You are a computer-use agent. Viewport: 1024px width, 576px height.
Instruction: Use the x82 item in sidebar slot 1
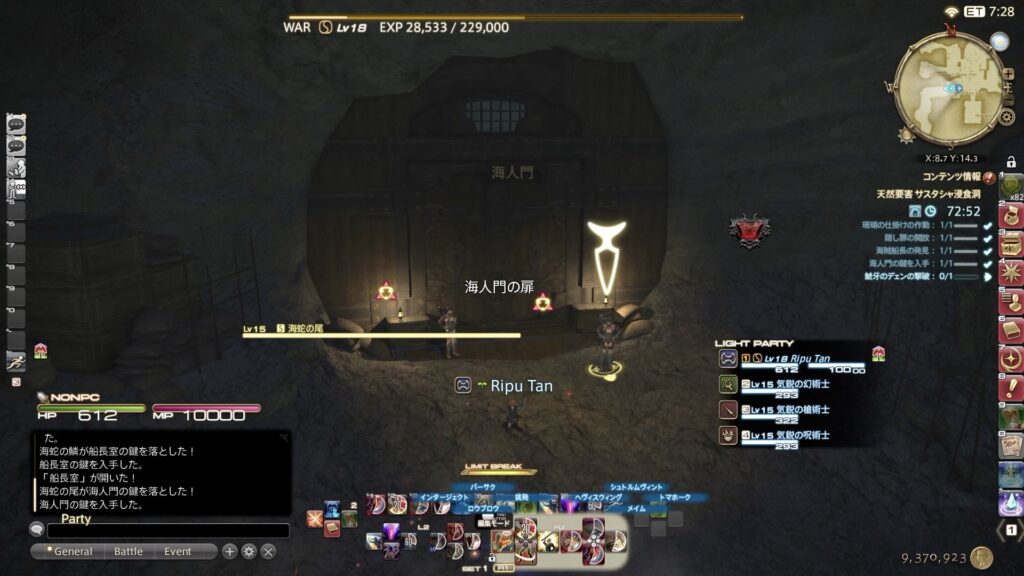[x=1011, y=187]
